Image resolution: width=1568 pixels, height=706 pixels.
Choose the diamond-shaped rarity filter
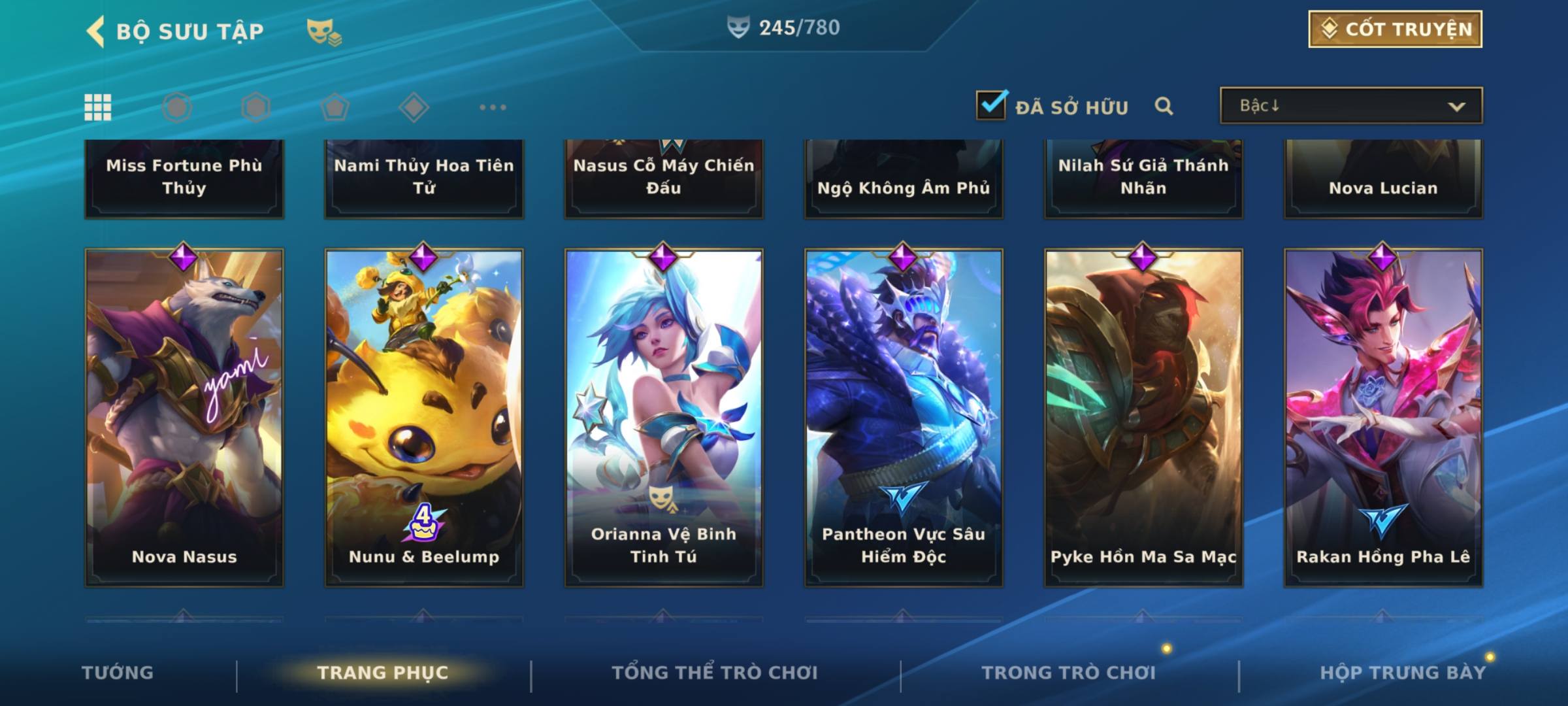tap(414, 107)
